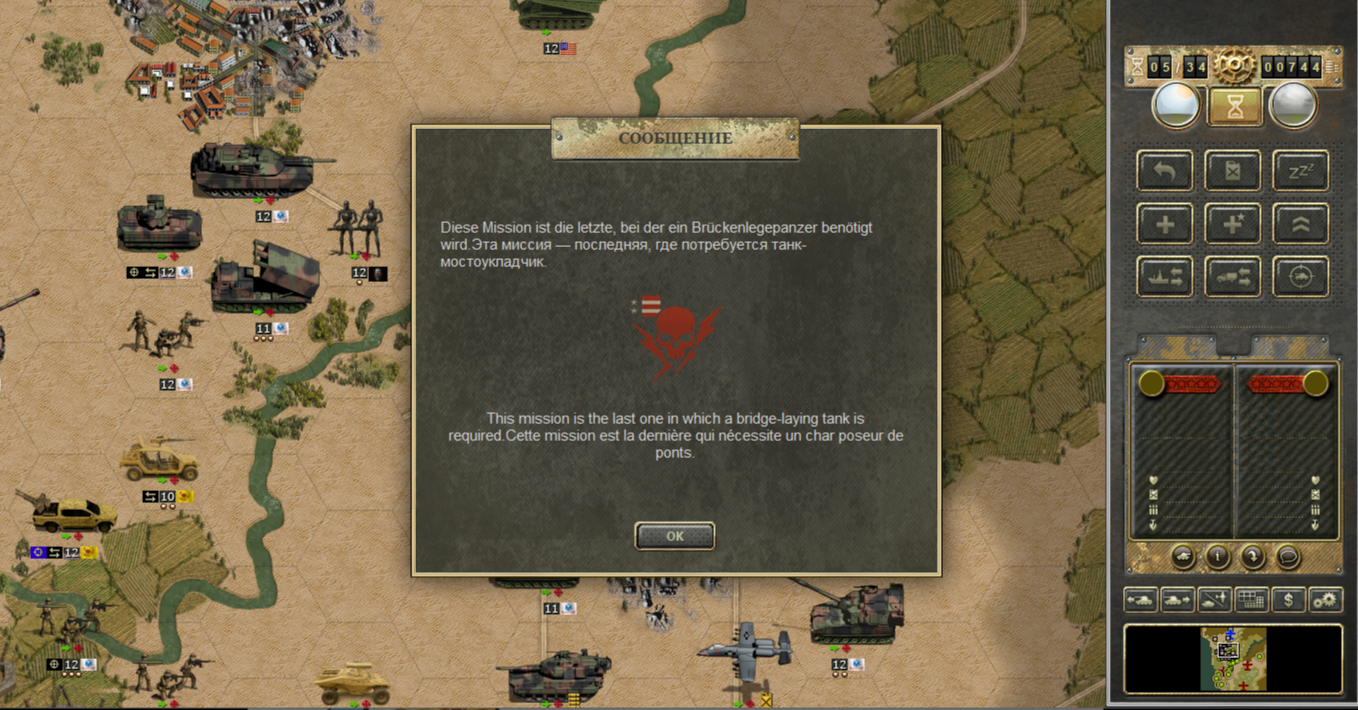Select the next unit tank arrow button
The width and height of the screenshot is (1358, 710).
[x=1177, y=600]
